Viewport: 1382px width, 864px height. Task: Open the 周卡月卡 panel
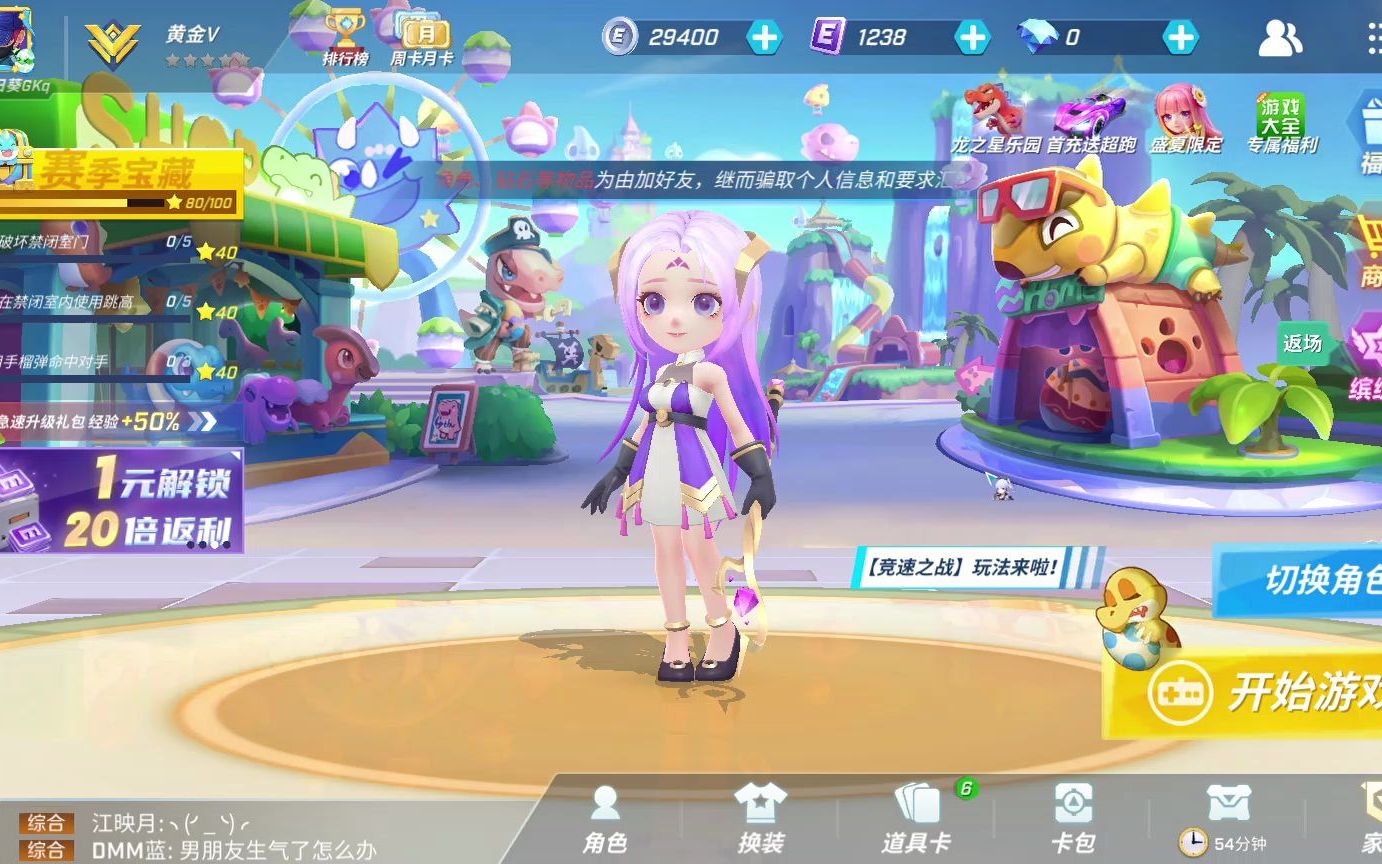click(424, 37)
